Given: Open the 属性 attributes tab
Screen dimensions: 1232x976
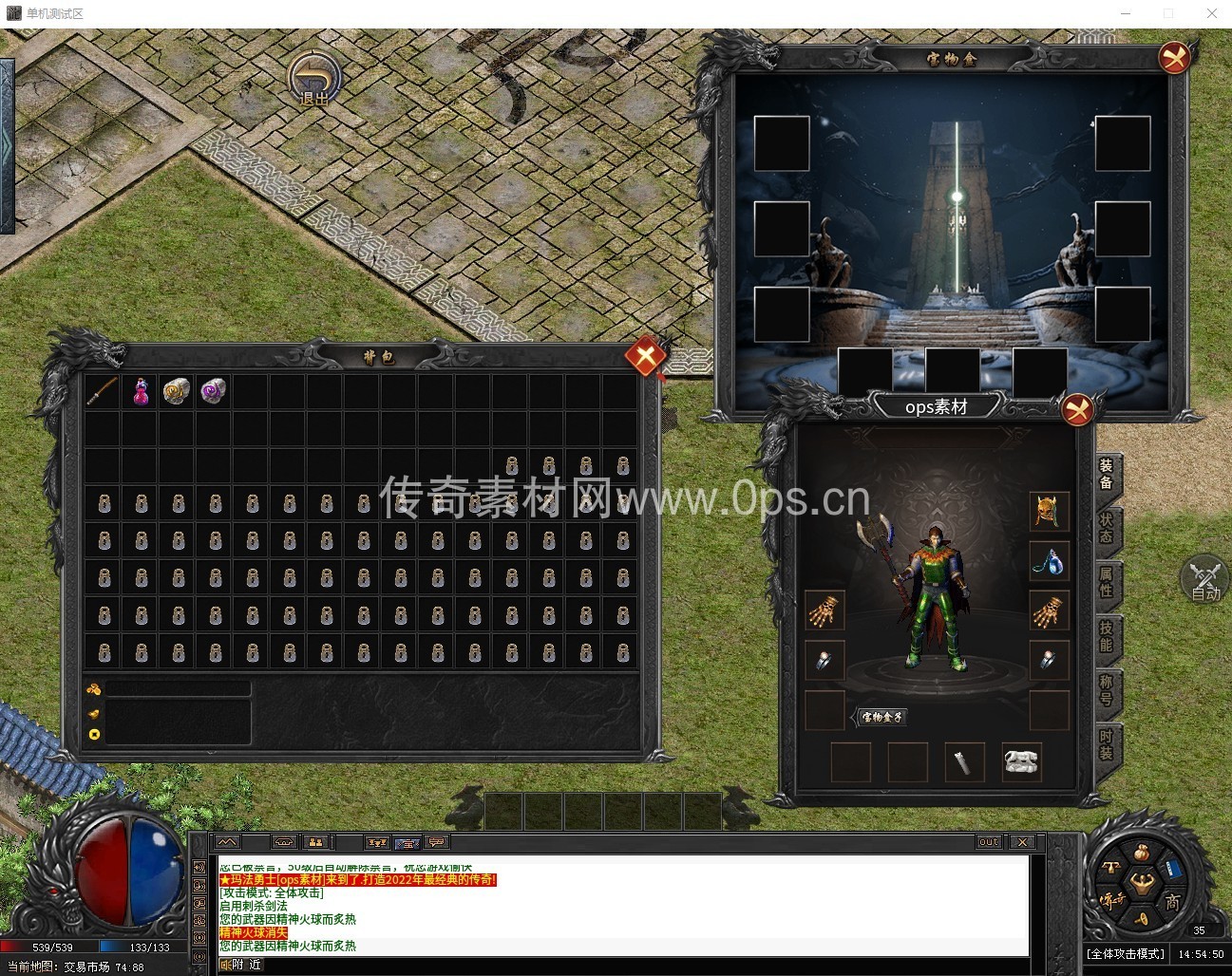Looking at the screenshot, I should click(1106, 581).
